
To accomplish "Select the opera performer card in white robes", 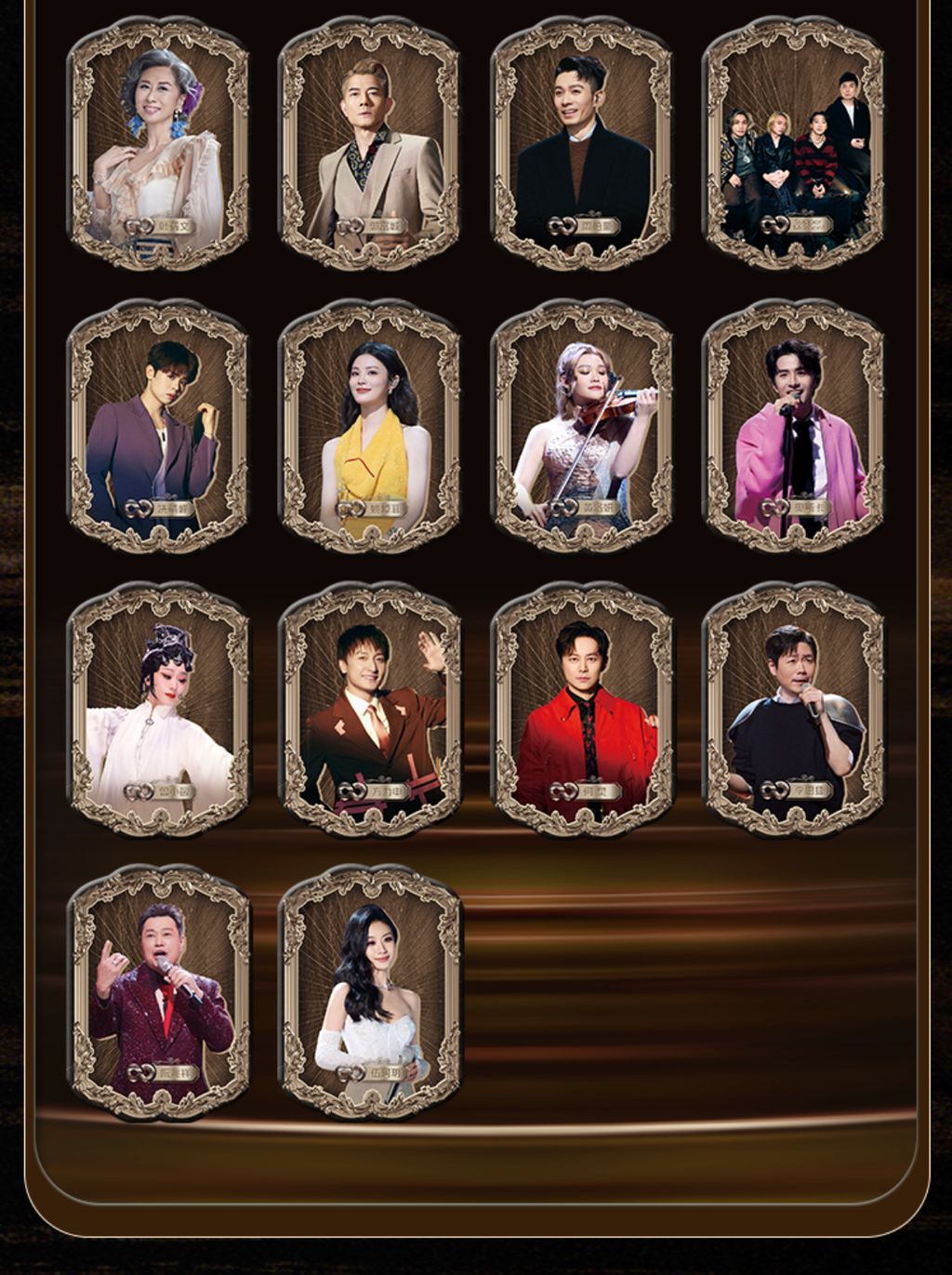I will tap(158, 710).
